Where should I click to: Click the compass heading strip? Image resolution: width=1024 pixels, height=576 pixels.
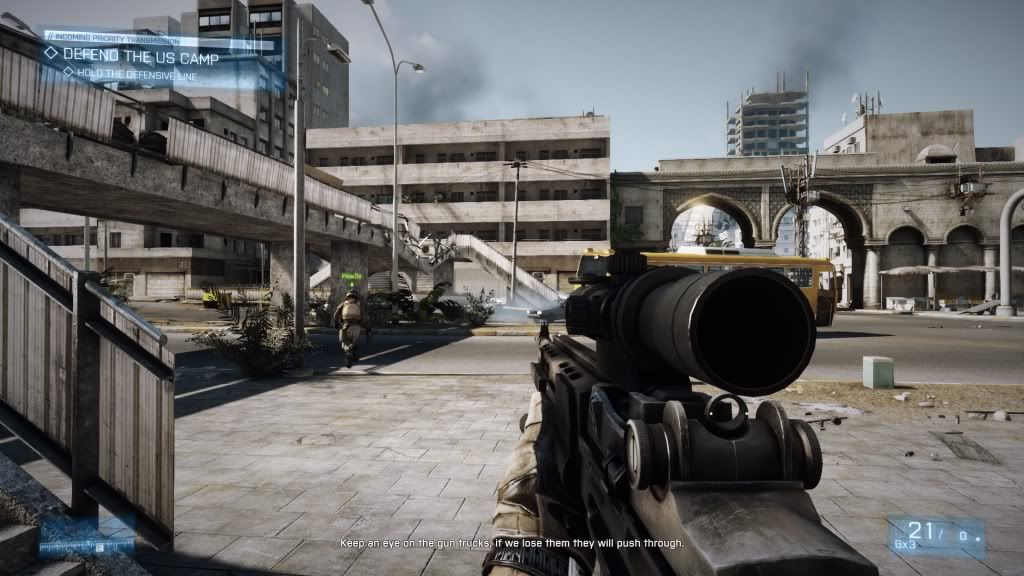(x=86, y=546)
